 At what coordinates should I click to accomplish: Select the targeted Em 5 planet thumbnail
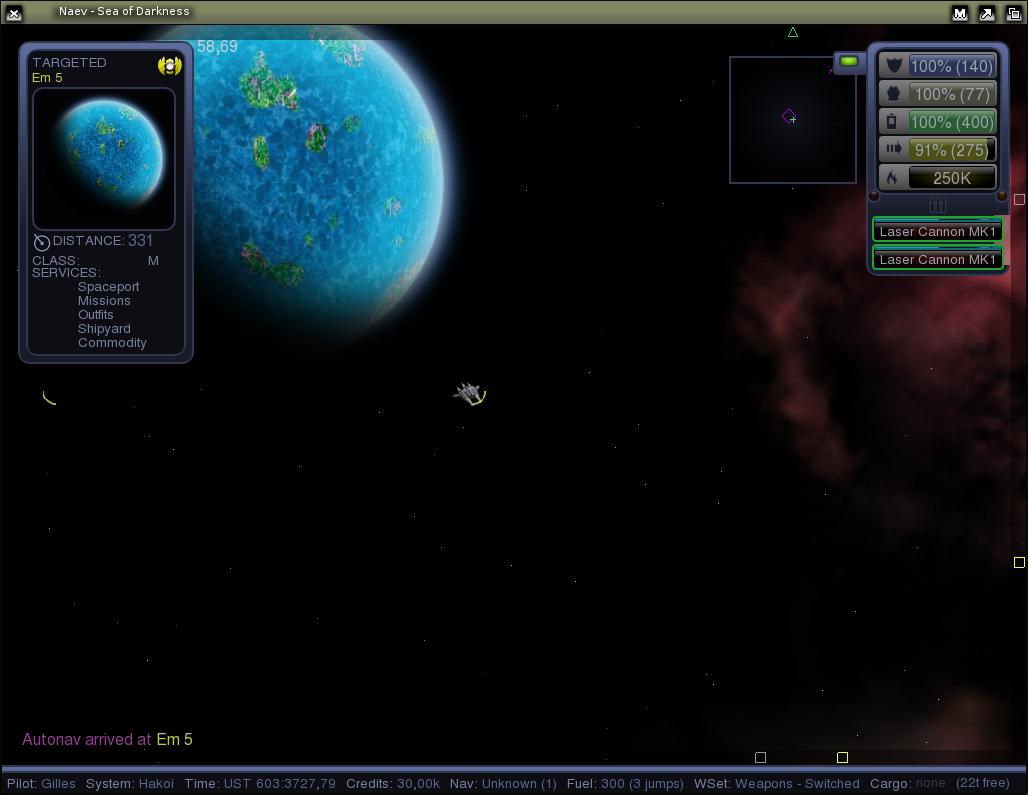tap(104, 159)
